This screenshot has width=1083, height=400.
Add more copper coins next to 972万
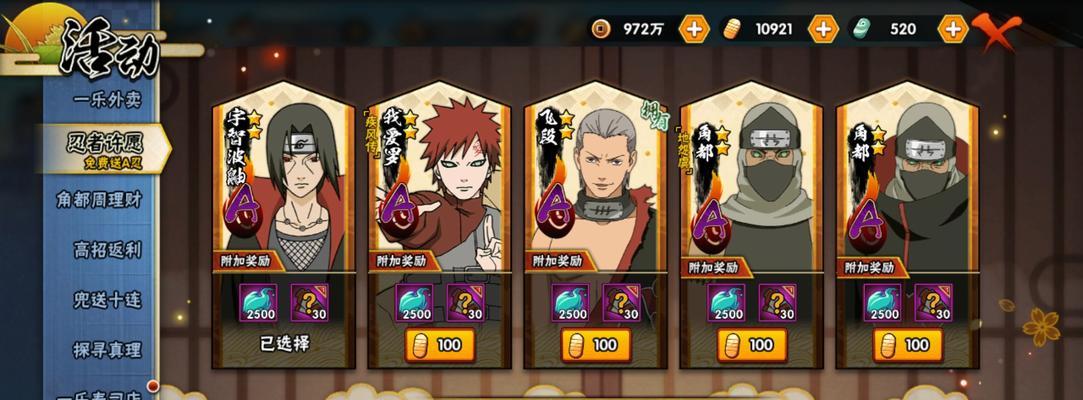pyautogui.click(x=693, y=29)
